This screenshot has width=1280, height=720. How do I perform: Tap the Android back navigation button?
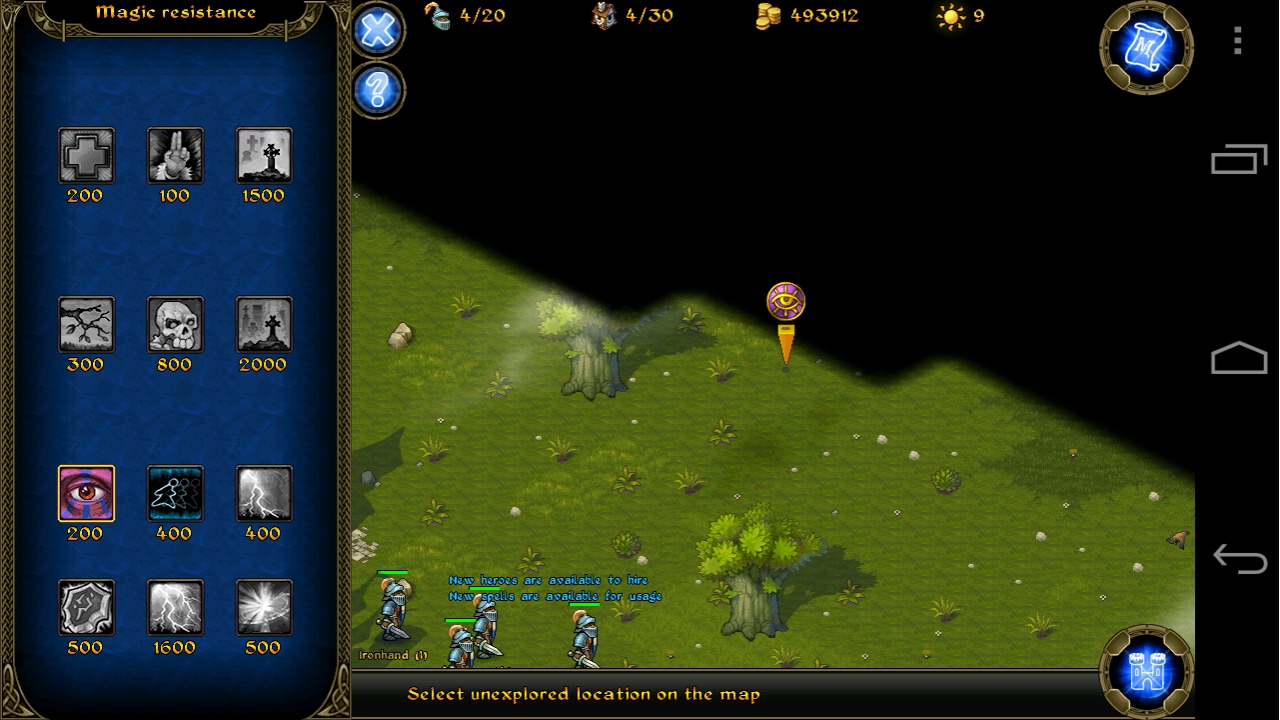click(x=1238, y=558)
